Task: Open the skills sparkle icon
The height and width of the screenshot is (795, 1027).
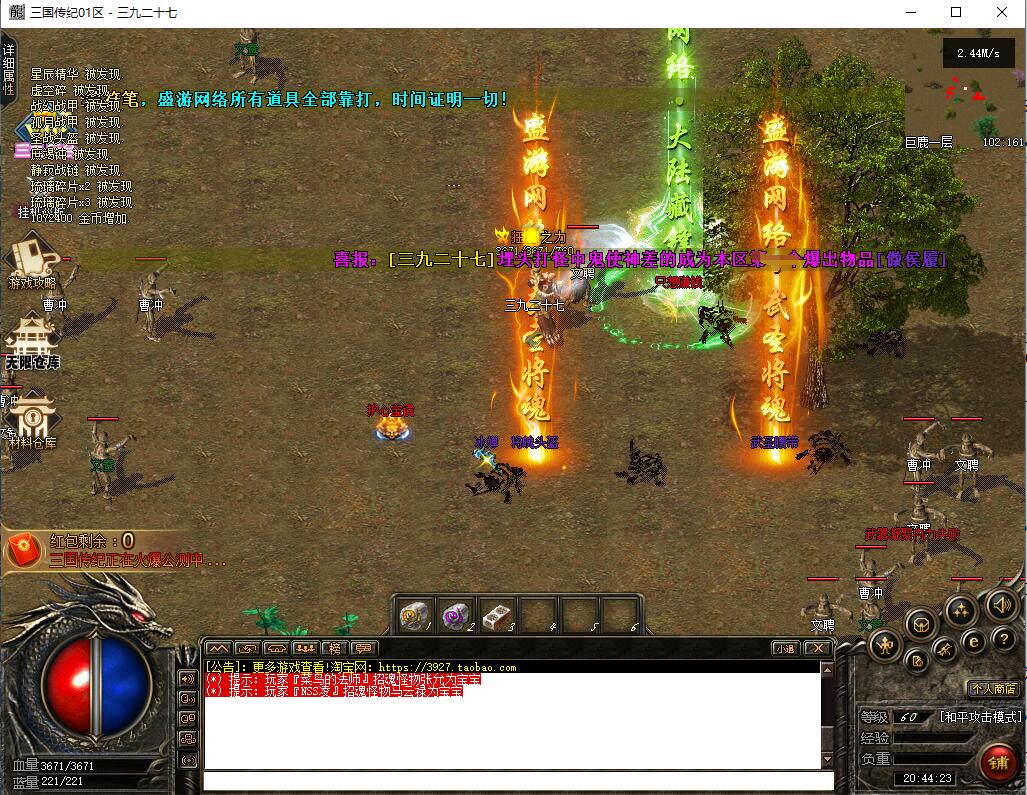Action: pos(960,609)
